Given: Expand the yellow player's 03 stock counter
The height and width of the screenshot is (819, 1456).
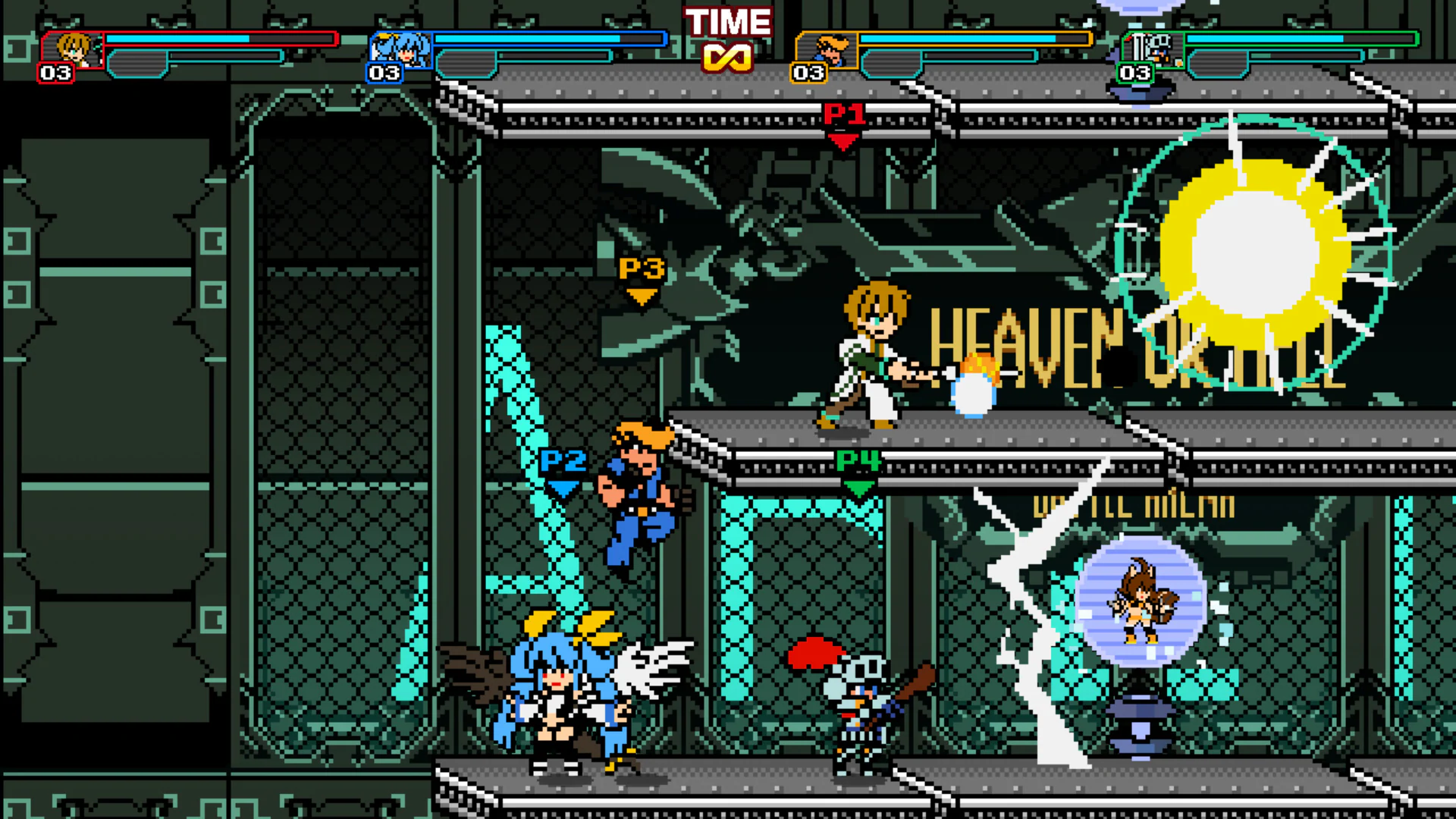Looking at the screenshot, I should (x=809, y=74).
